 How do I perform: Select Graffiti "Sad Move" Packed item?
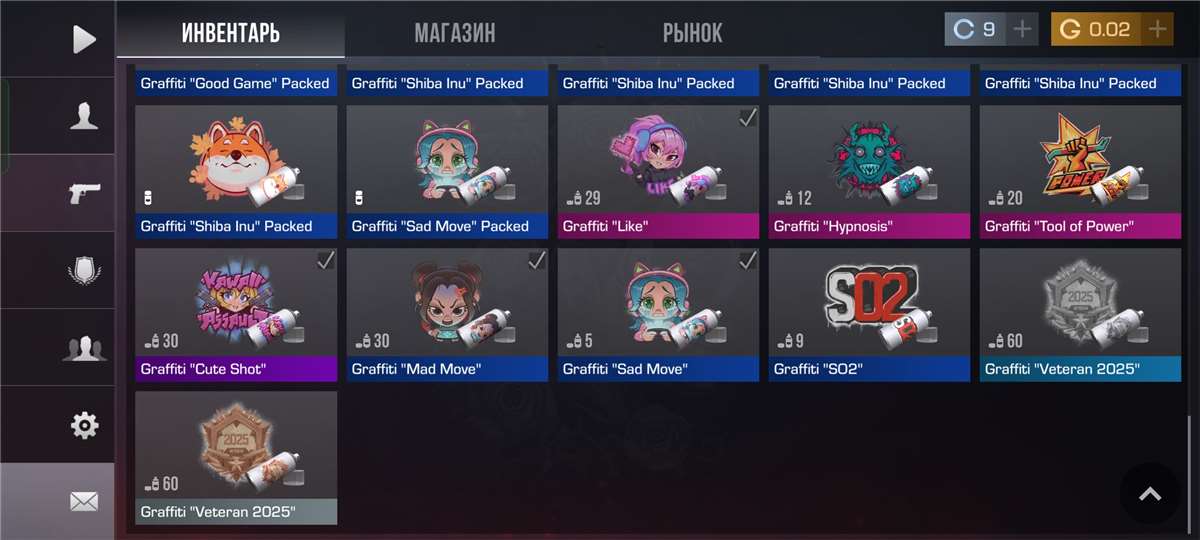pyautogui.click(x=447, y=170)
